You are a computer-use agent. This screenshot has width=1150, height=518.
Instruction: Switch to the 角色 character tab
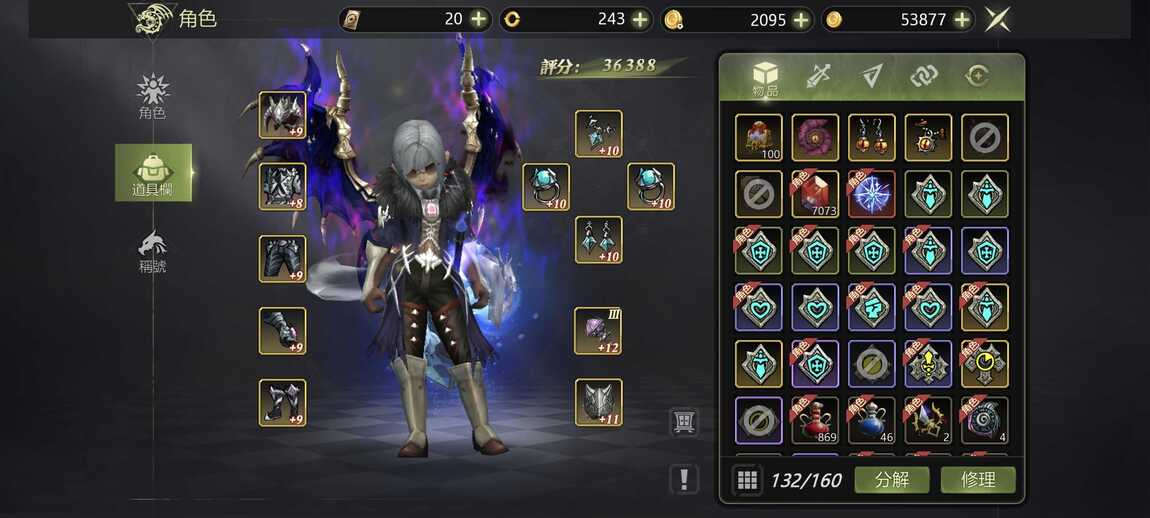coord(153,97)
